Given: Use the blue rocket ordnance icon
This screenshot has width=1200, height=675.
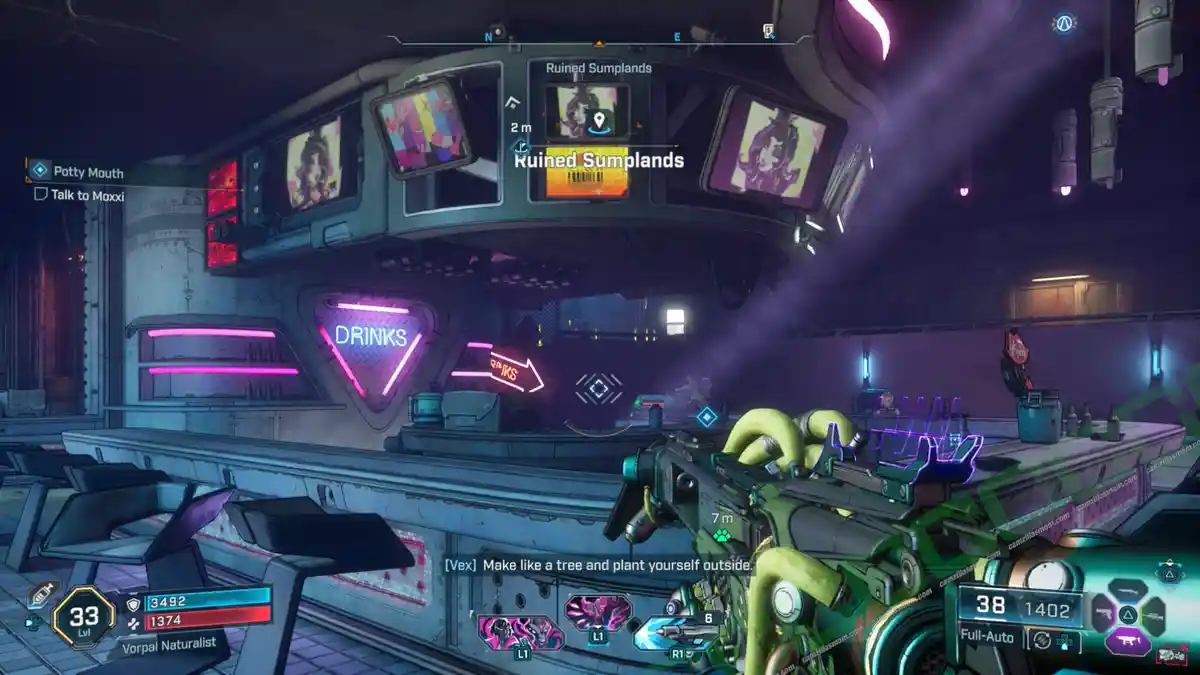Looking at the screenshot, I should [667, 633].
